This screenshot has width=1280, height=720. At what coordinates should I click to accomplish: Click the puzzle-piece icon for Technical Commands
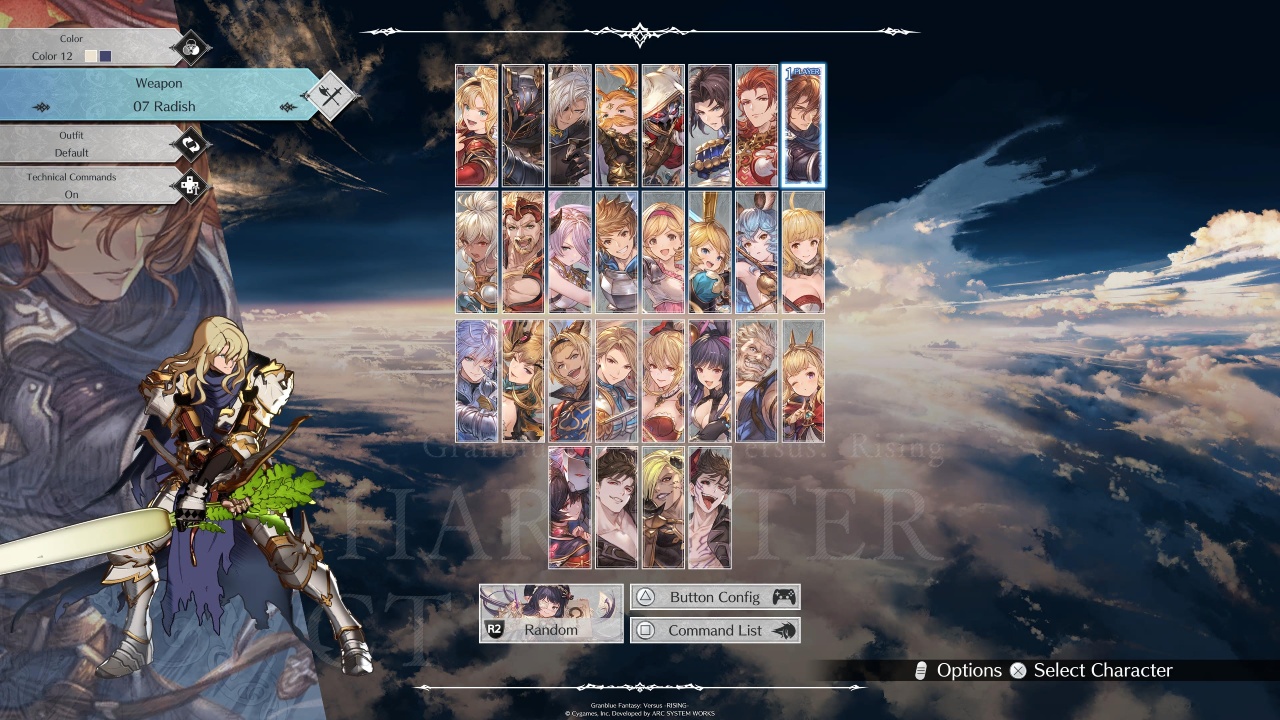click(190, 186)
